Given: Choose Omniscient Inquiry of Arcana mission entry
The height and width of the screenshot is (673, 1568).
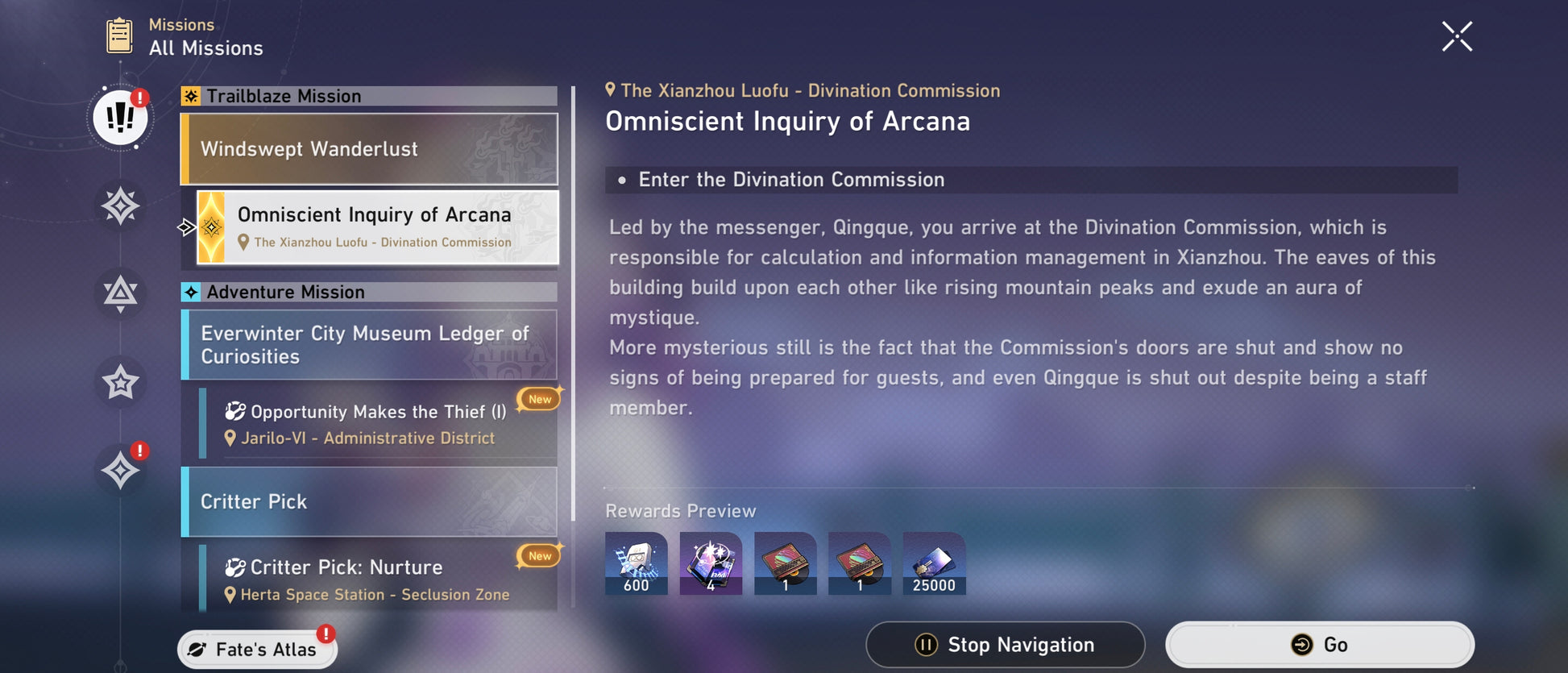Looking at the screenshot, I should pos(377,227).
